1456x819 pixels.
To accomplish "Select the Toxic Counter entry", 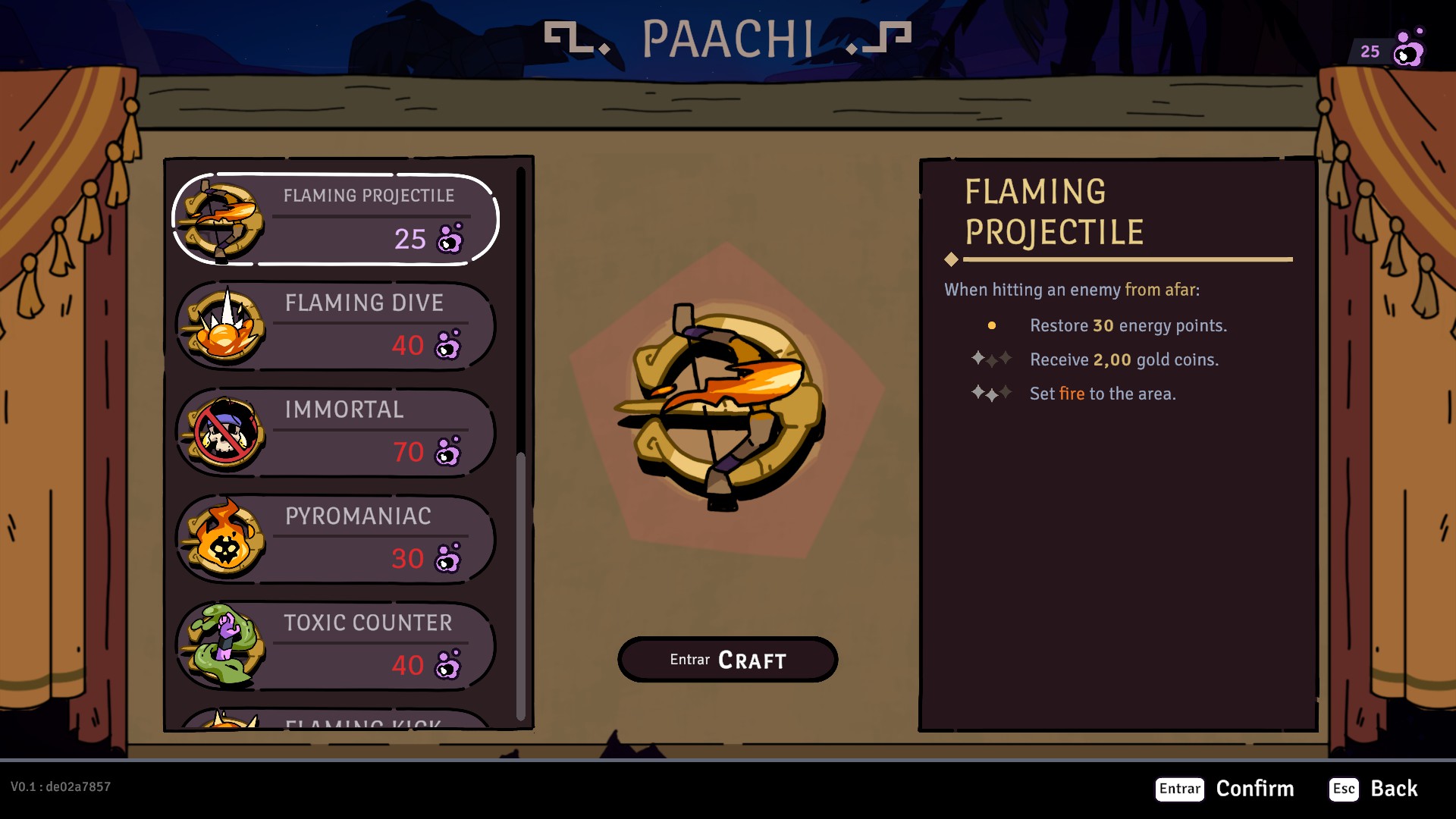I will pyautogui.click(x=335, y=646).
